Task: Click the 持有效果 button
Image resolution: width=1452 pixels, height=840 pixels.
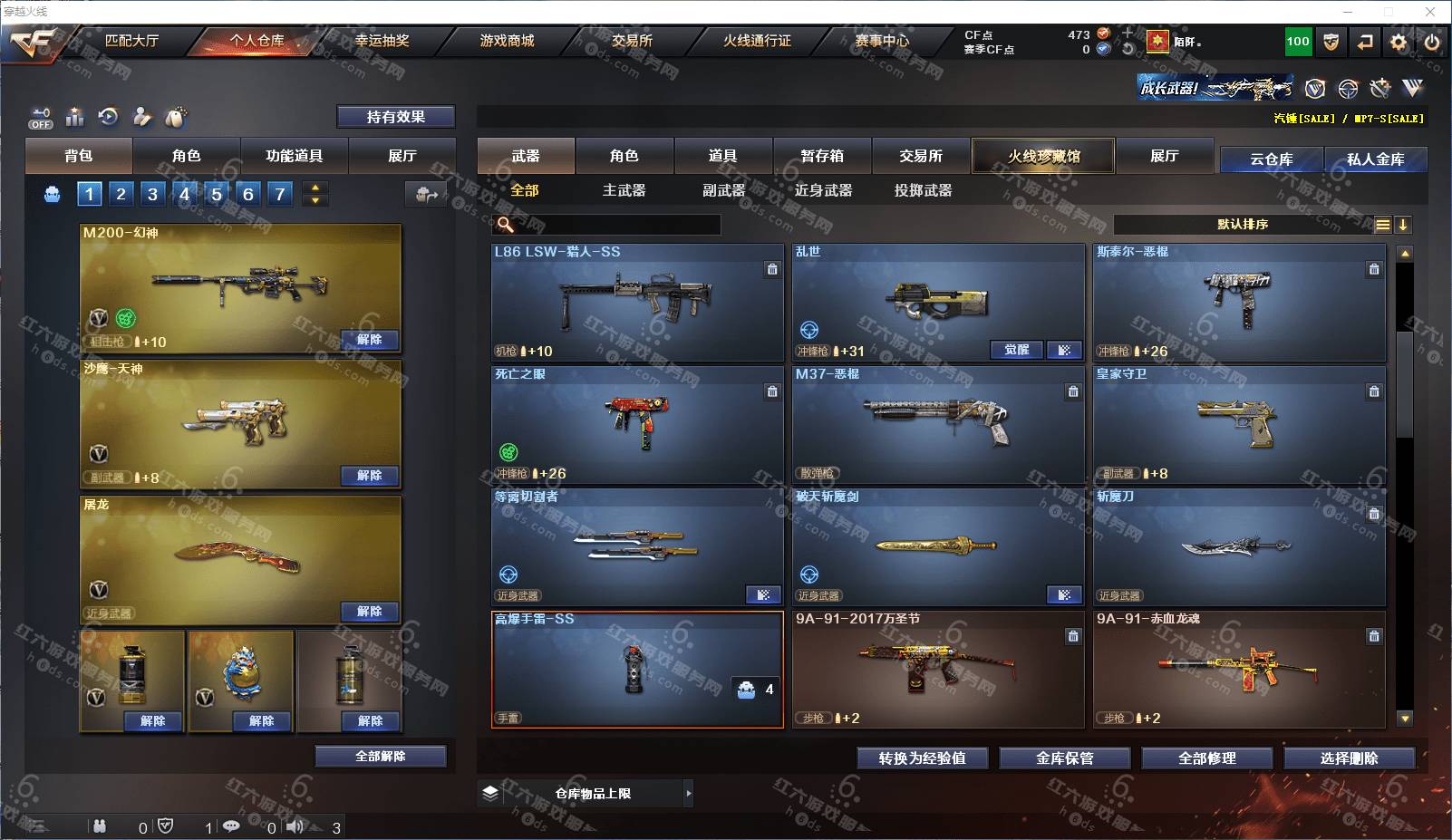Action: pyautogui.click(x=395, y=117)
